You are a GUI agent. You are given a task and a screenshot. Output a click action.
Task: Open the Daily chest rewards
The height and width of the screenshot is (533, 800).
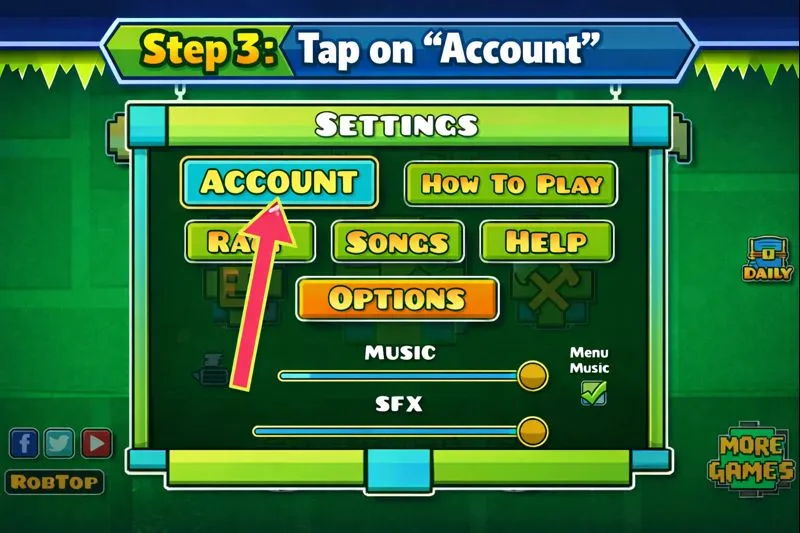768,258
